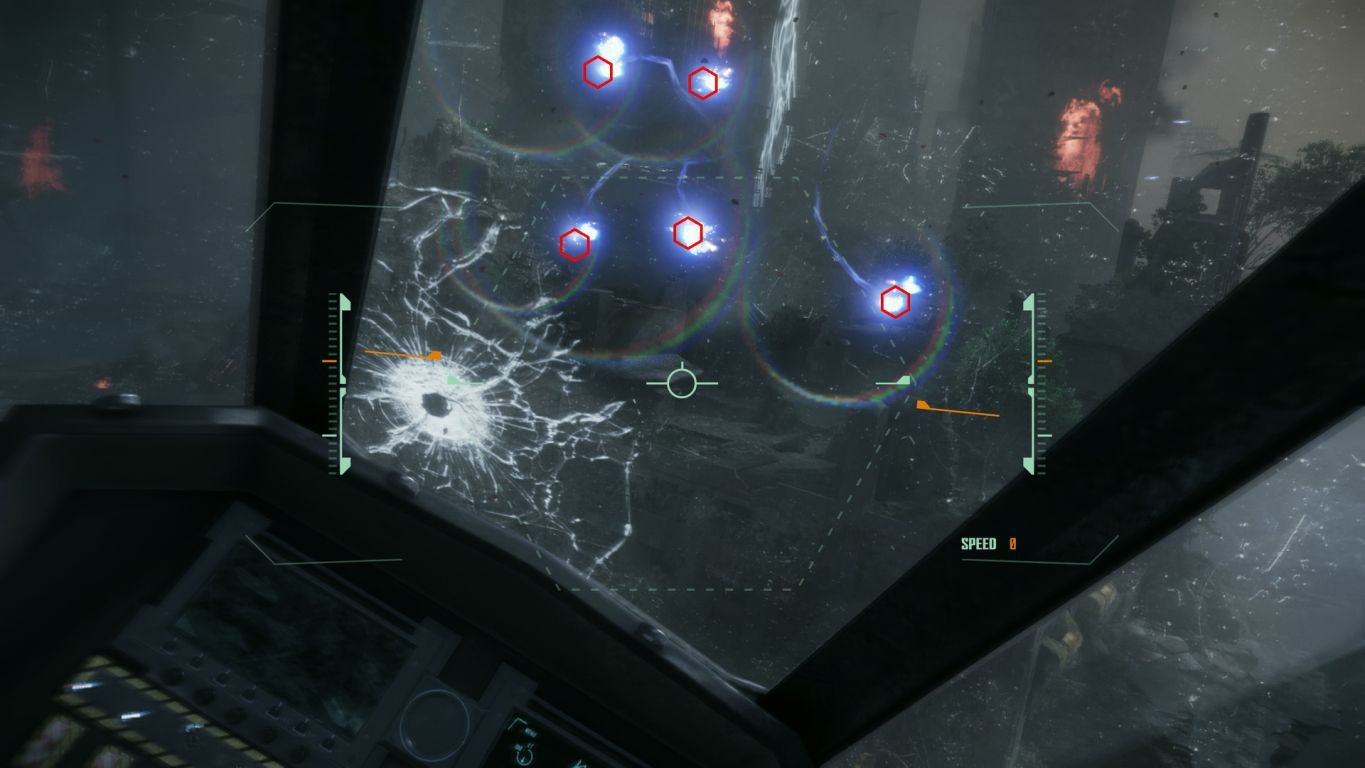The height and width of the screenshot is (768, 1365).
Task: Select the top-left red hexagon target marker
Action: [x=598, y=72]
